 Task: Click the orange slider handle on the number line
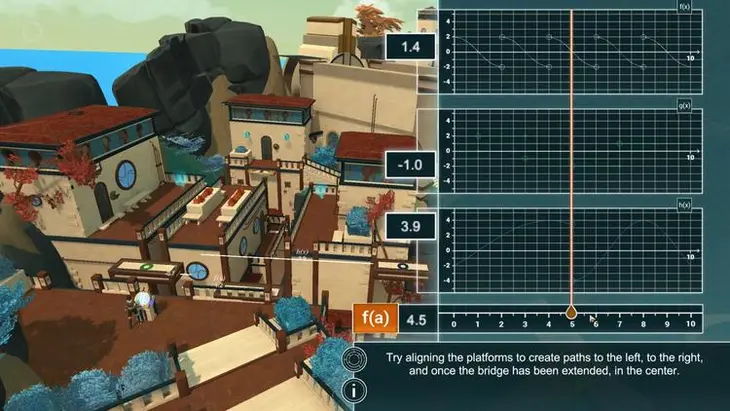coord(572,311)
